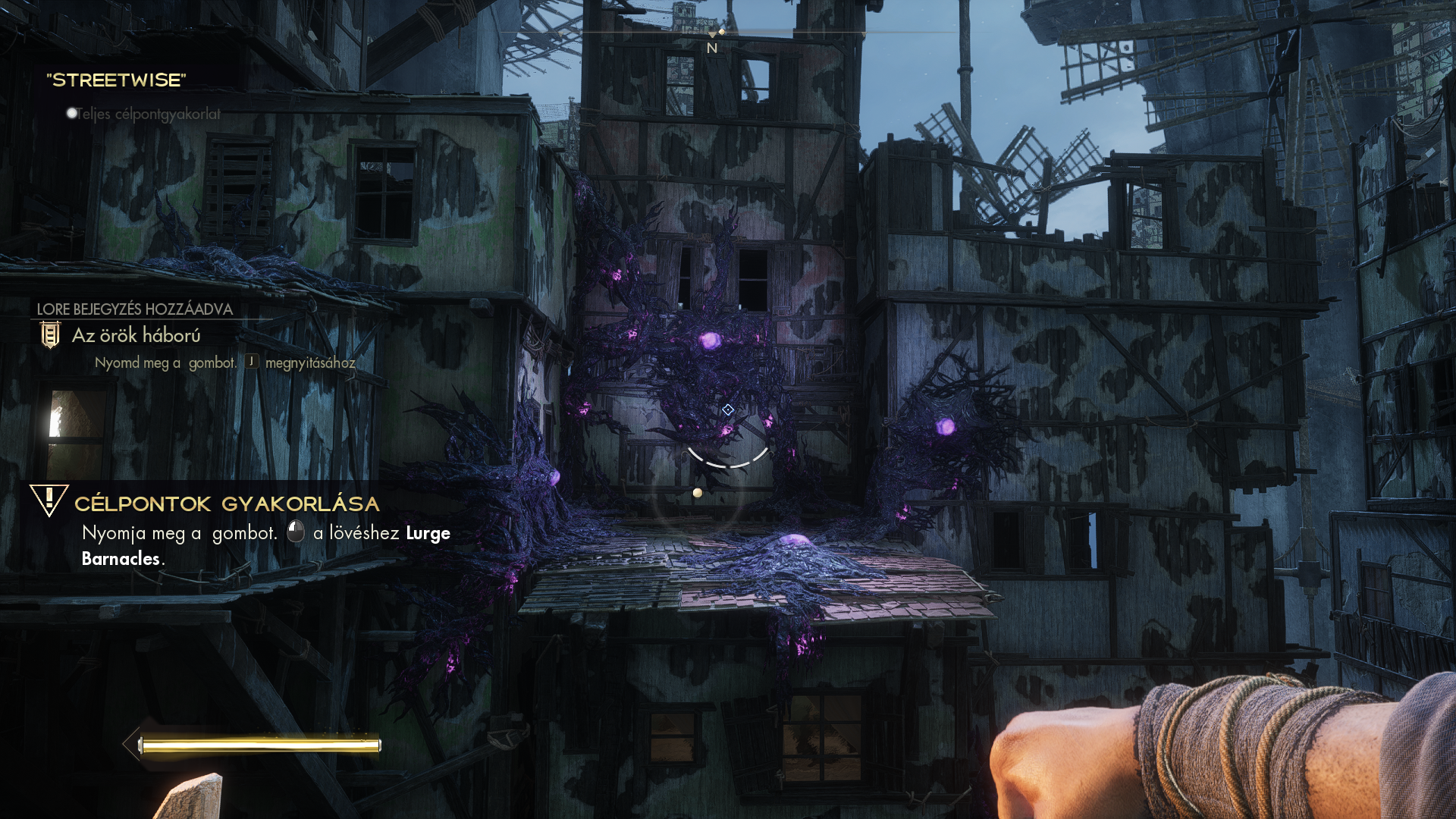Screen dimensions: 1456x819
Task: Select the "CÉLPONTOK GYAKORLÁSA" tutorial heading
Action: [x=227, y=504]
